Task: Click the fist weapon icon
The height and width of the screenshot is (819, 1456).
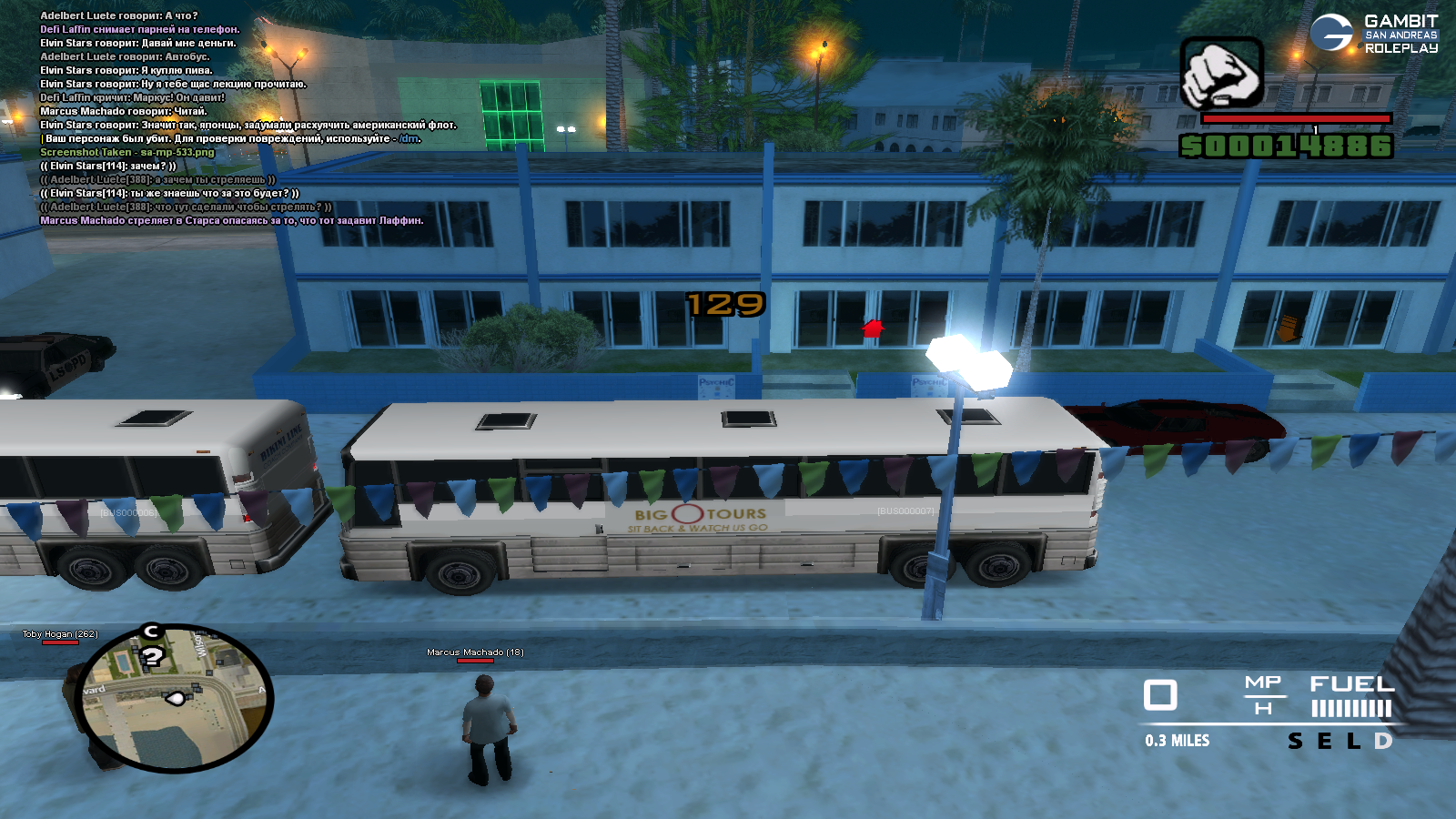Action: 1221,72
